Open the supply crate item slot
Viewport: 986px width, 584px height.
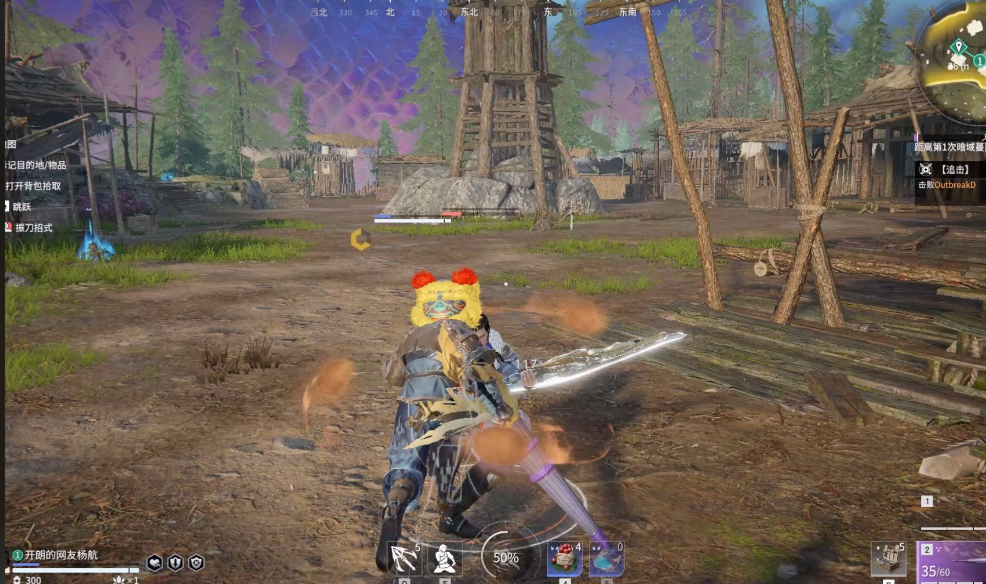(x=888, y=558)
